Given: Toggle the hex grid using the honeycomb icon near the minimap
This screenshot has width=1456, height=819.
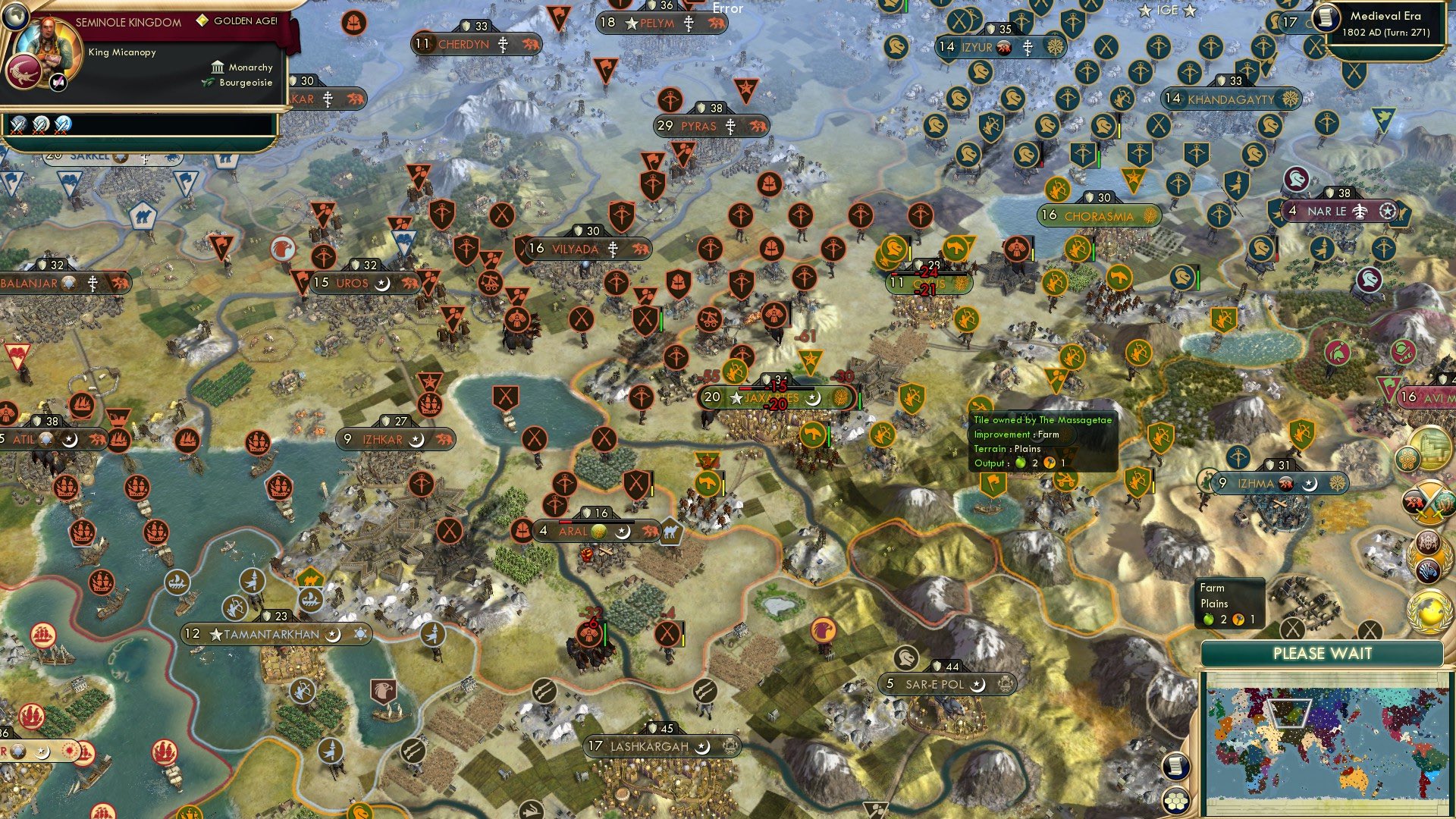Looking at the screenshot, I should 1175,799.
